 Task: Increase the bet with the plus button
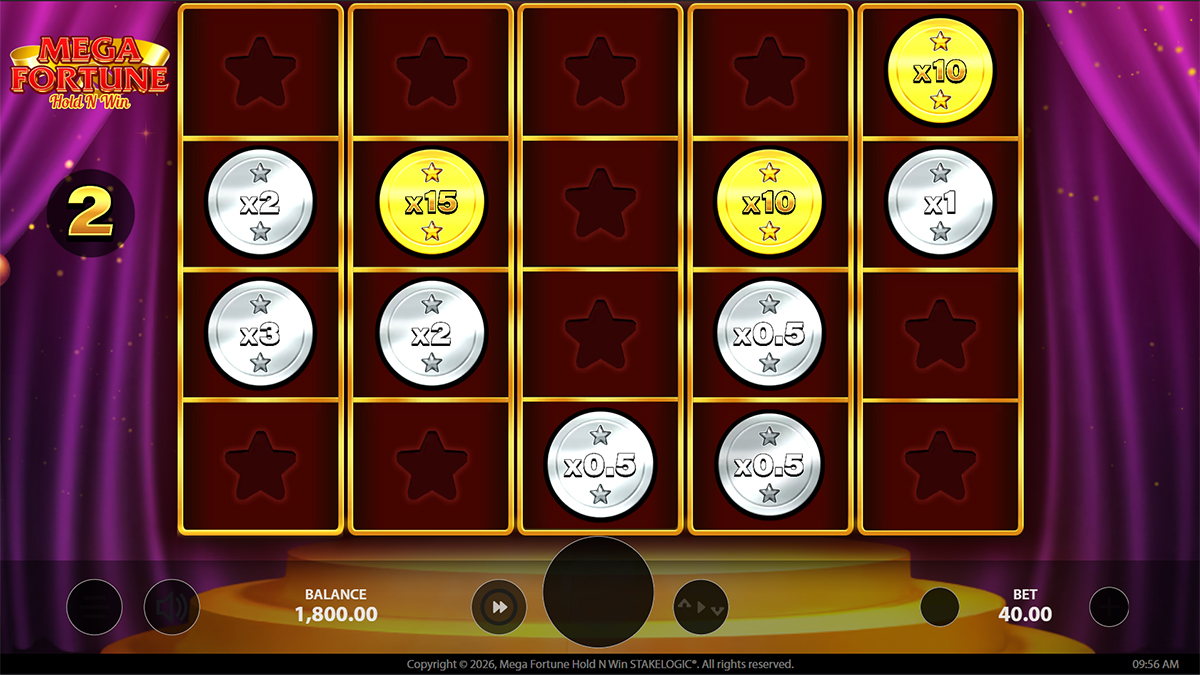click(x=1108, y=606)
